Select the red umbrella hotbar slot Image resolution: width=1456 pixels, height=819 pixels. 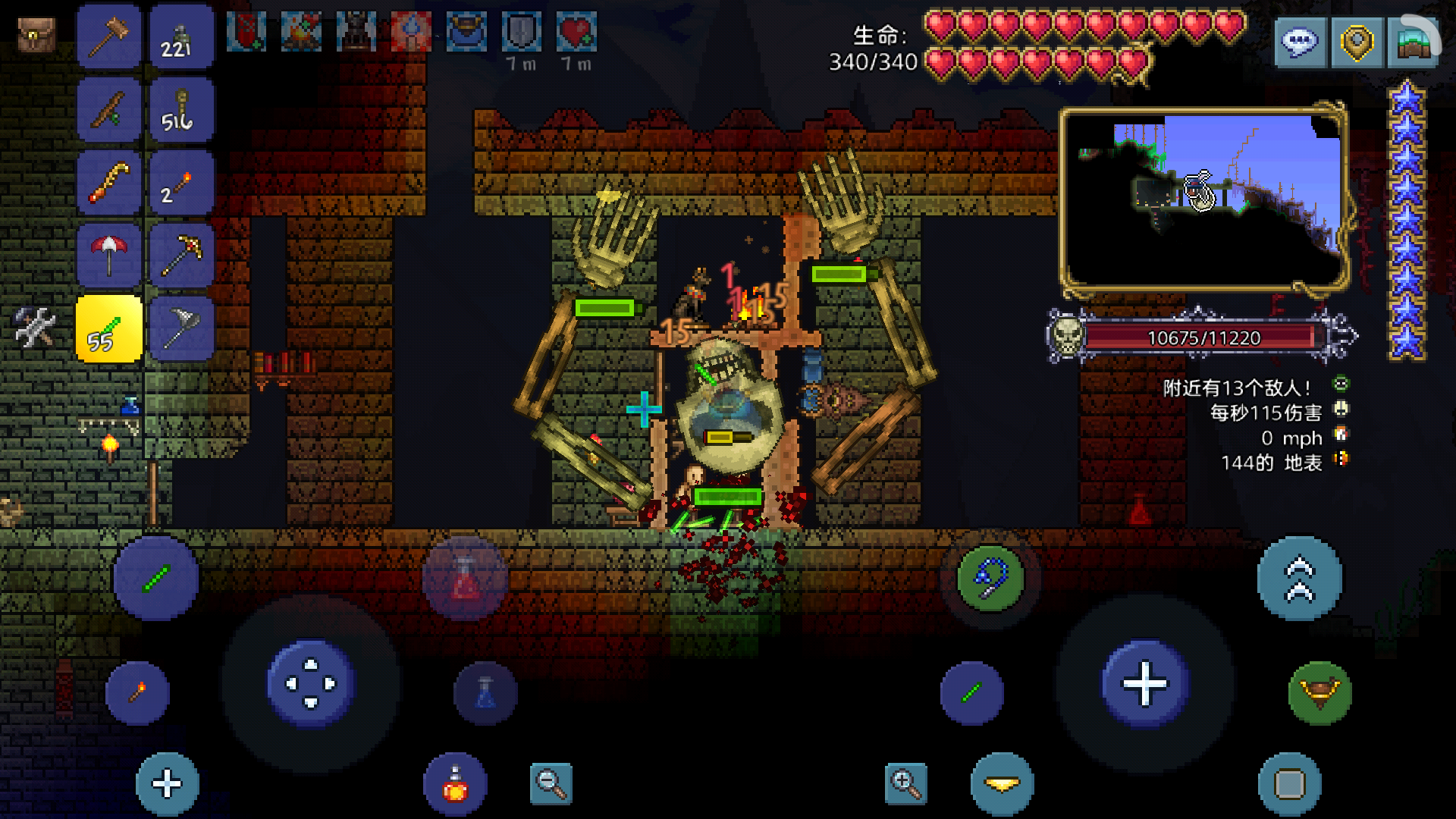[109, 256]
